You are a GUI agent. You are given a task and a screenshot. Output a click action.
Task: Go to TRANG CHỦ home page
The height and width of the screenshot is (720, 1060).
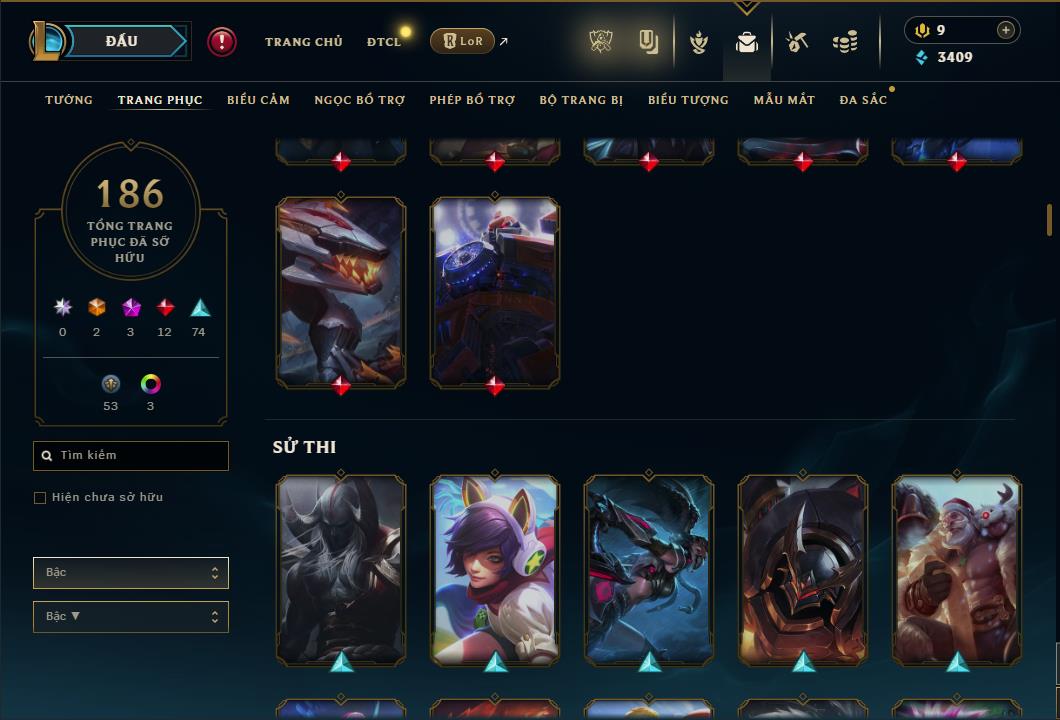pos(303,42)
